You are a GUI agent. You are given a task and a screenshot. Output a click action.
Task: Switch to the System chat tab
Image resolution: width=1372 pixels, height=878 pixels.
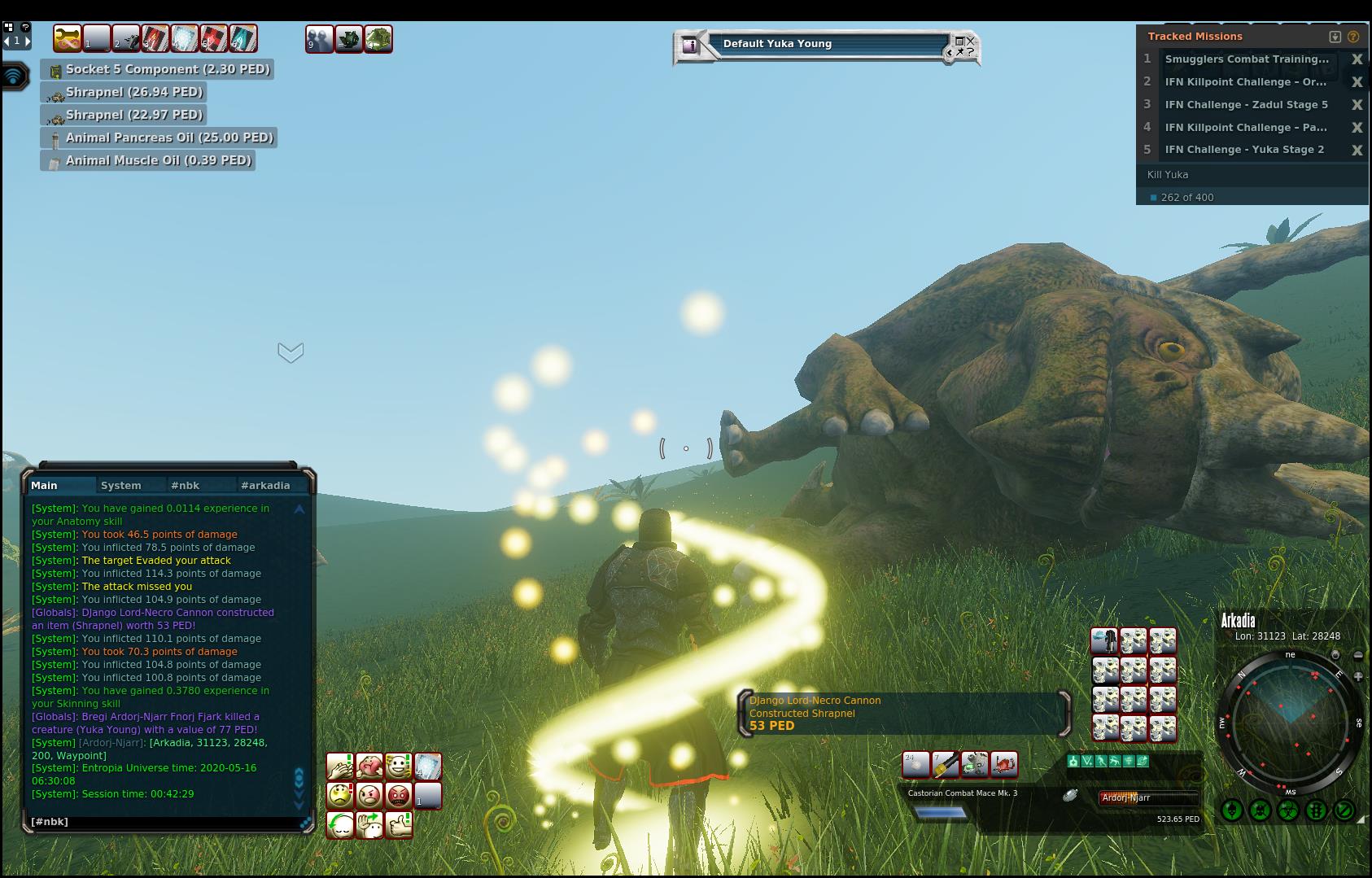click(x=121, y=486)
